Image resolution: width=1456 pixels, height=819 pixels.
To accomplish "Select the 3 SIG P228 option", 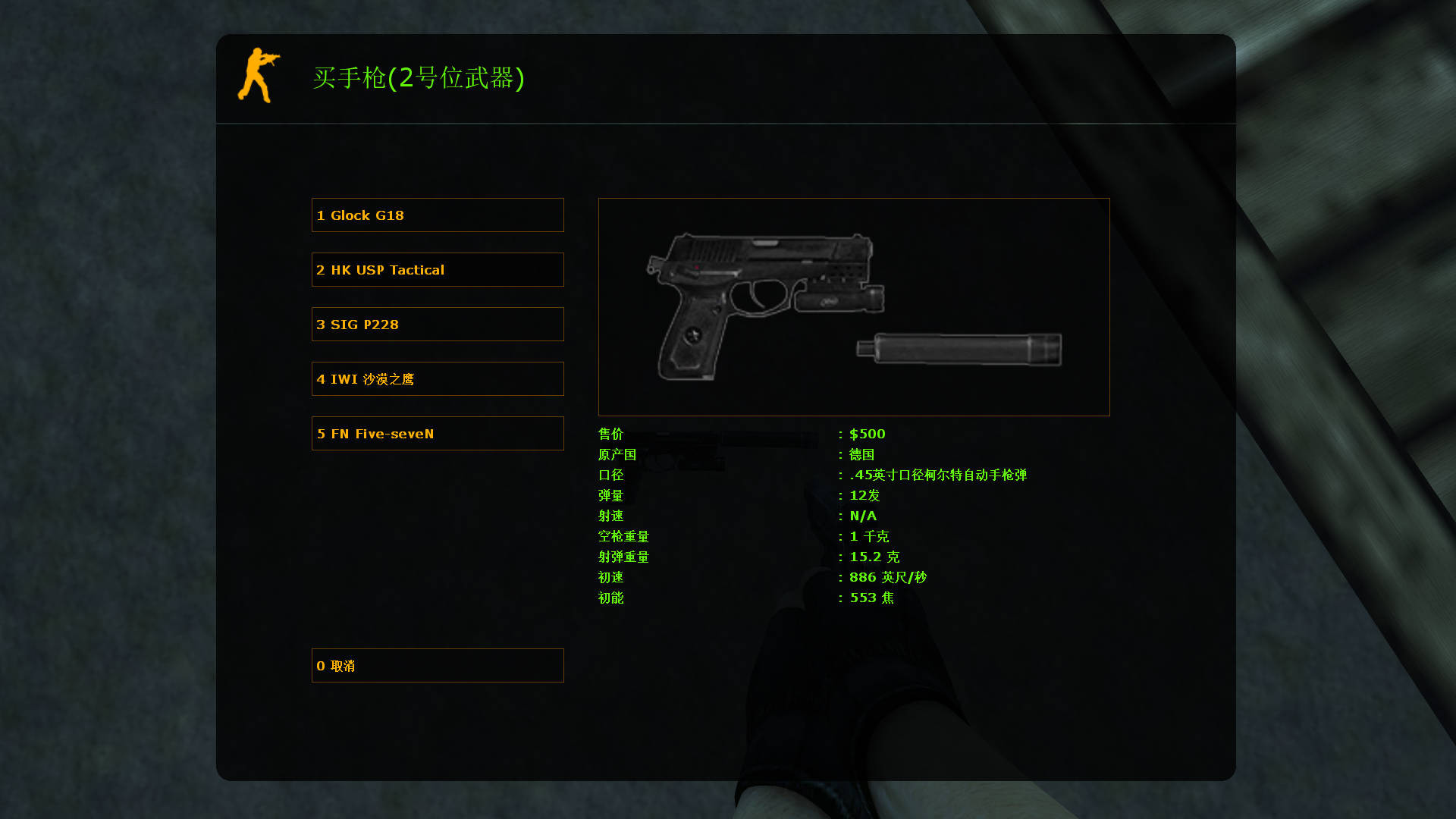I will pyautogui.click(x=438, y=324).
